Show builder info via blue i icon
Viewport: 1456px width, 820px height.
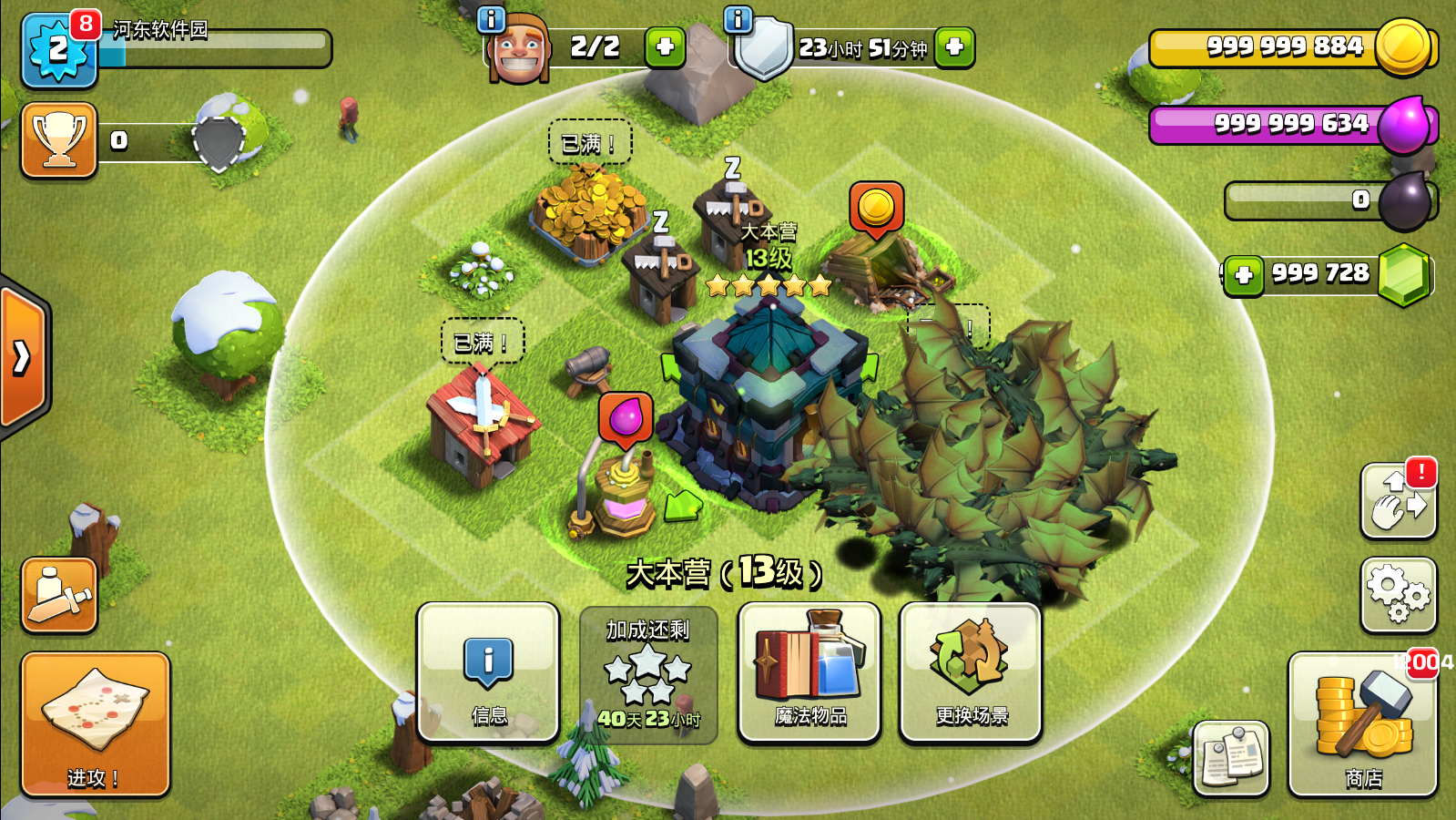pos(492,19)
